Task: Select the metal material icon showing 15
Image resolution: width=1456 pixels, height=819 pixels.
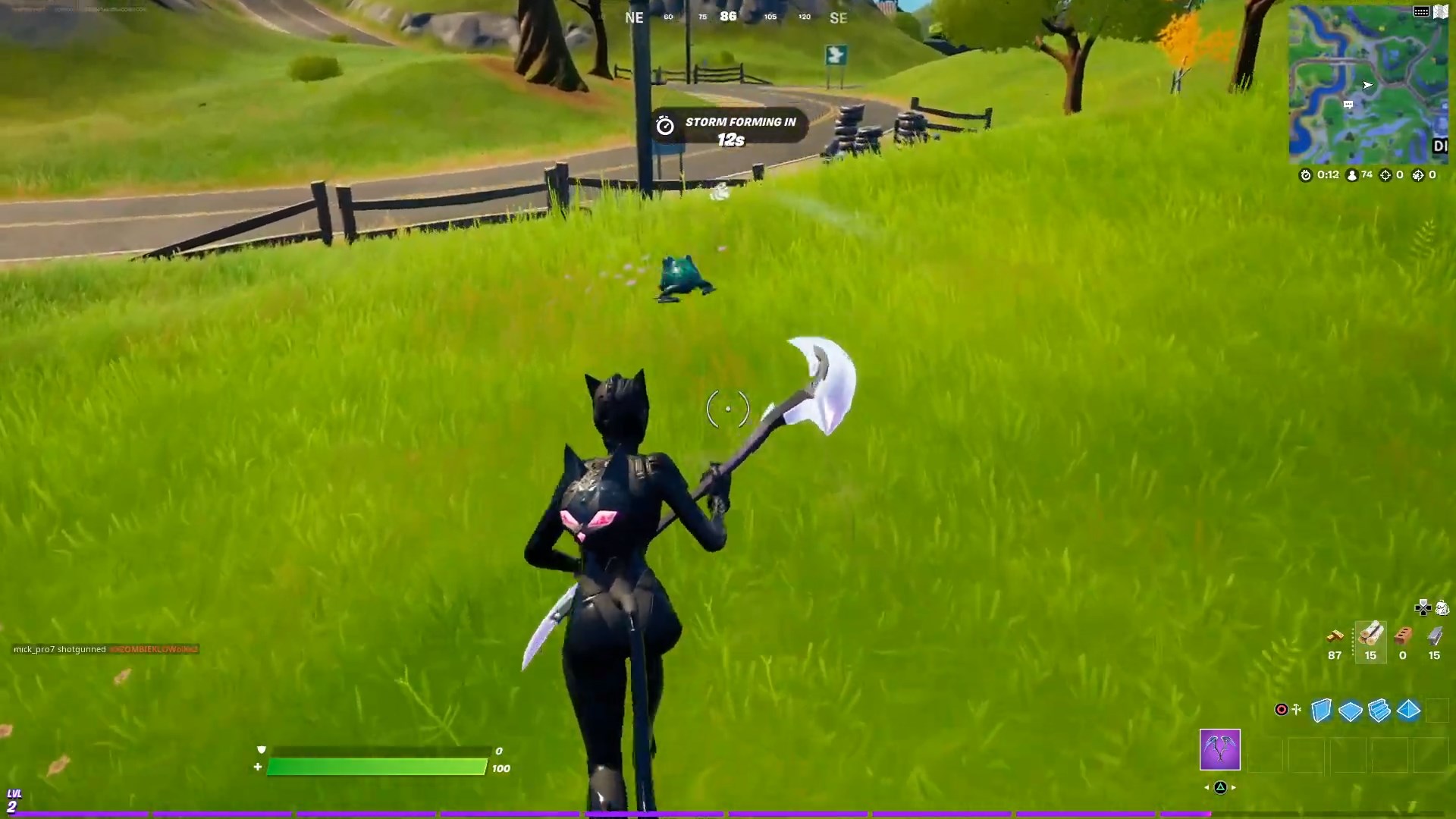Action: pyautogui.click(x=1435, y=637)
